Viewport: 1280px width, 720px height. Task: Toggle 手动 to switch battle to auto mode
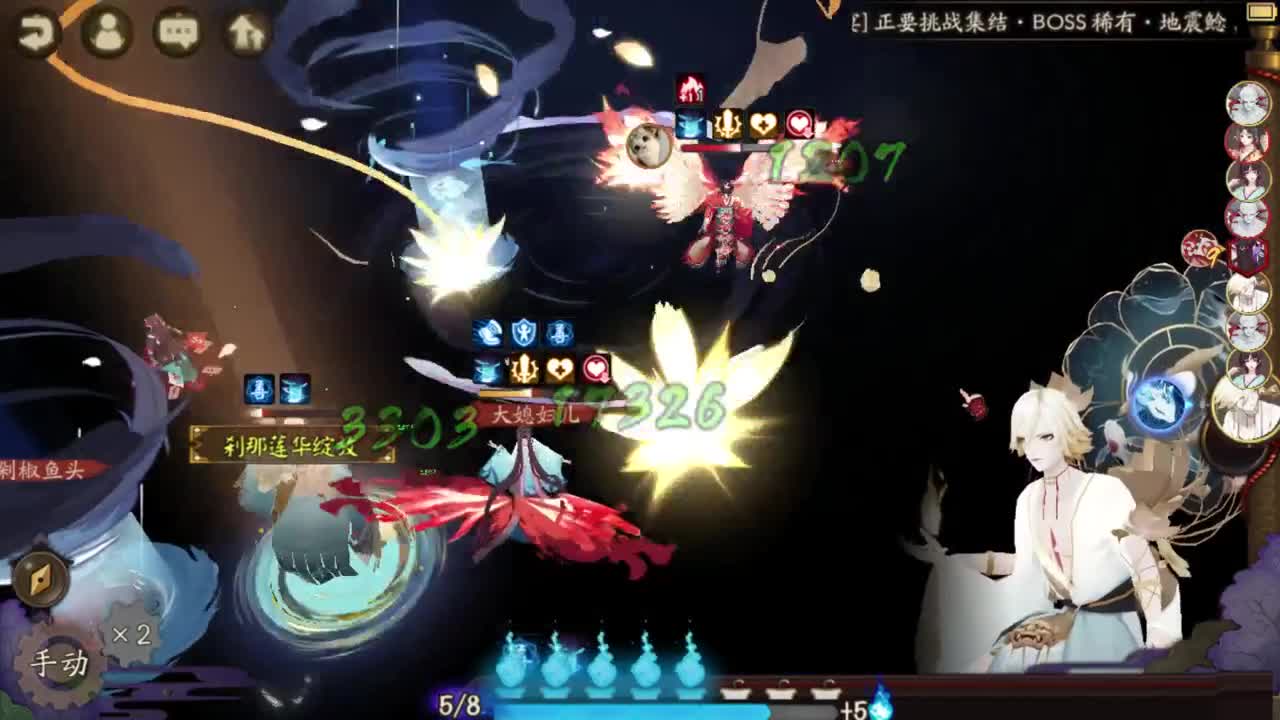click(60, 660)
